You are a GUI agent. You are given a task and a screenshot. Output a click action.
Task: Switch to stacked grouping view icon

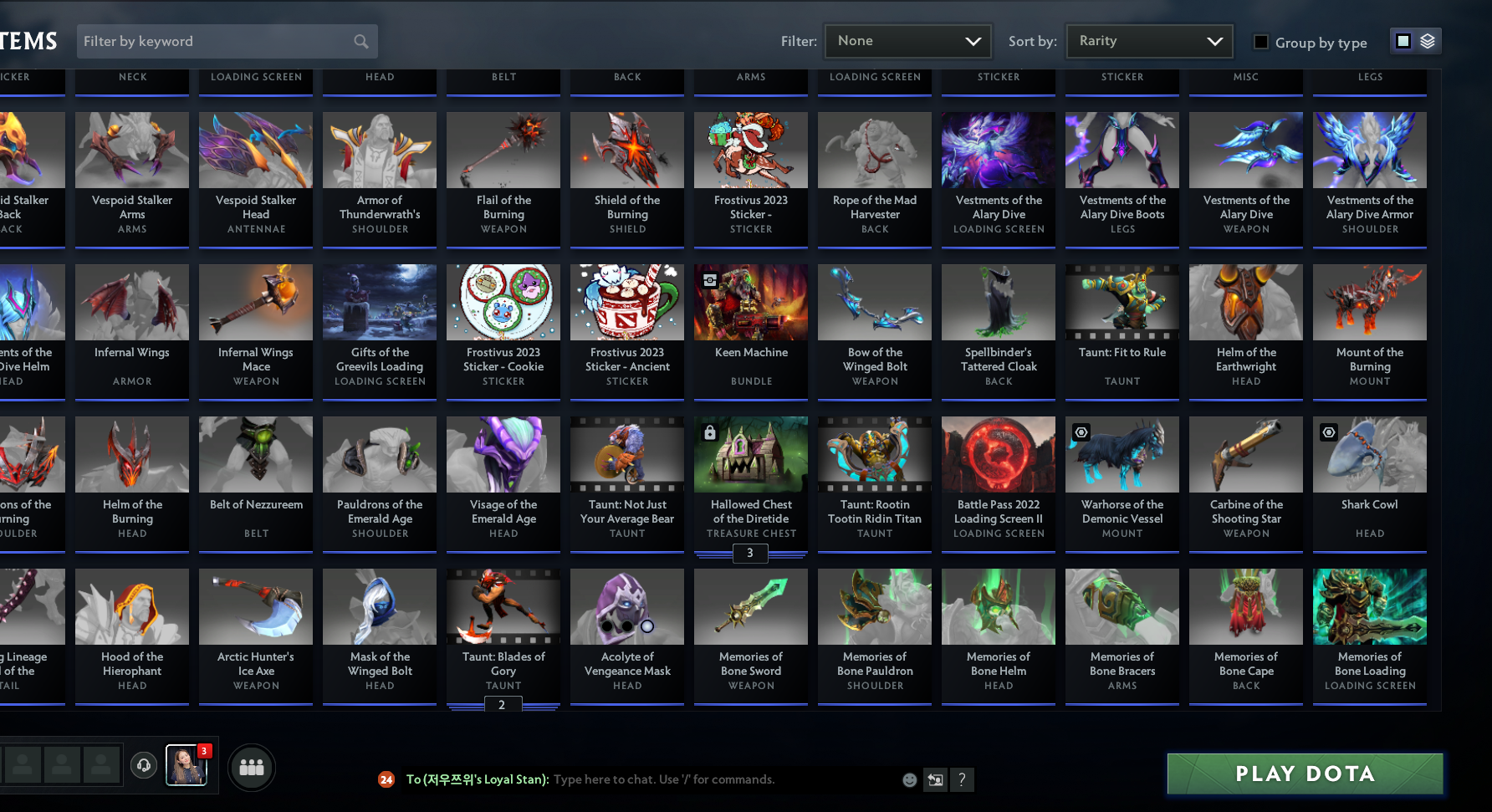point(1429,40)
